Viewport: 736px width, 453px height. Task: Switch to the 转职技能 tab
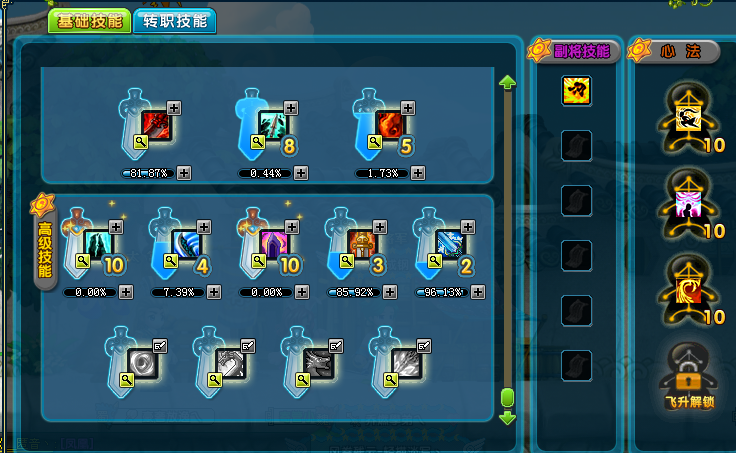pos(175,21)
